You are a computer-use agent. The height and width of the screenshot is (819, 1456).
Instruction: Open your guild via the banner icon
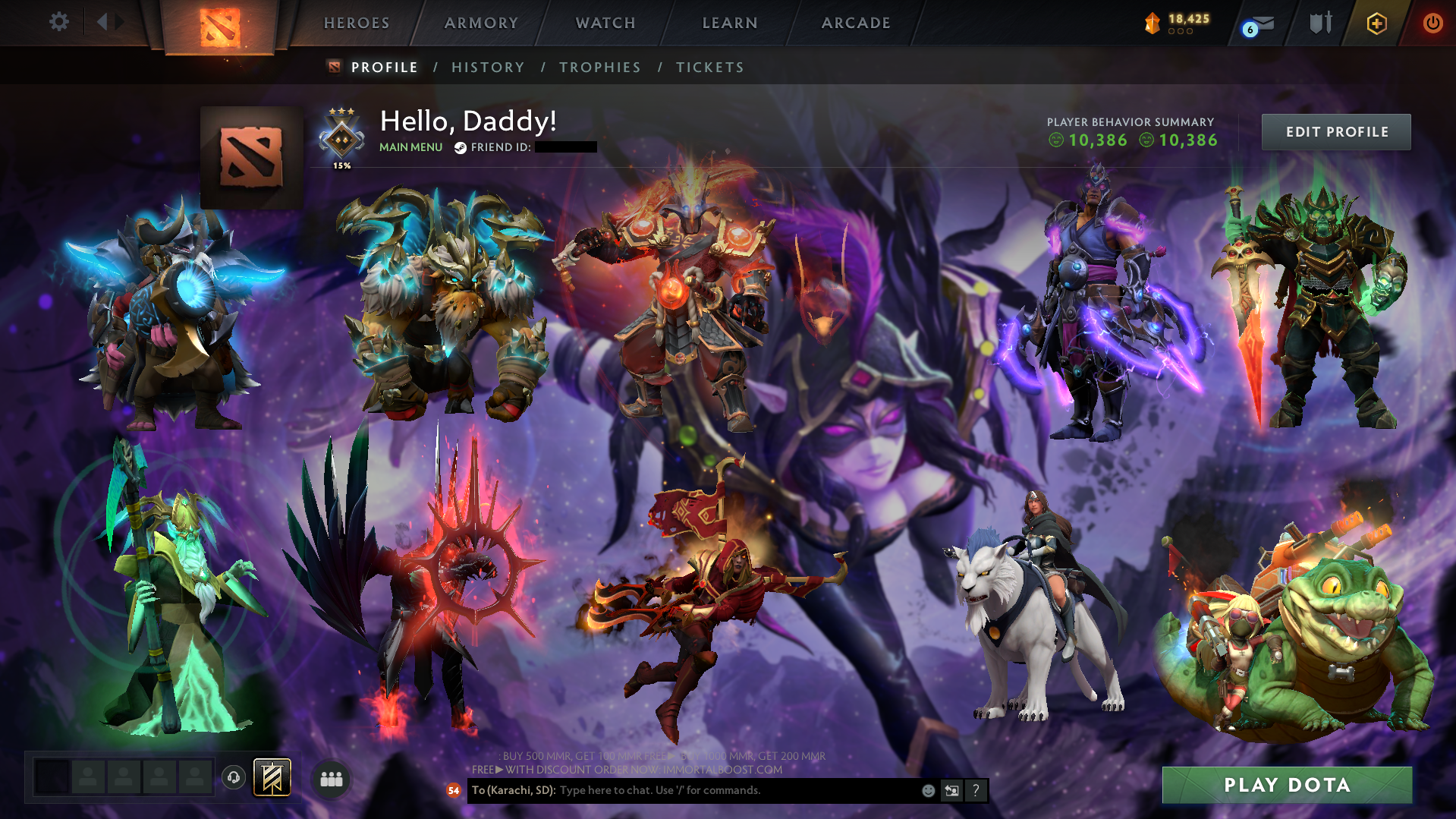click(271, 776)
